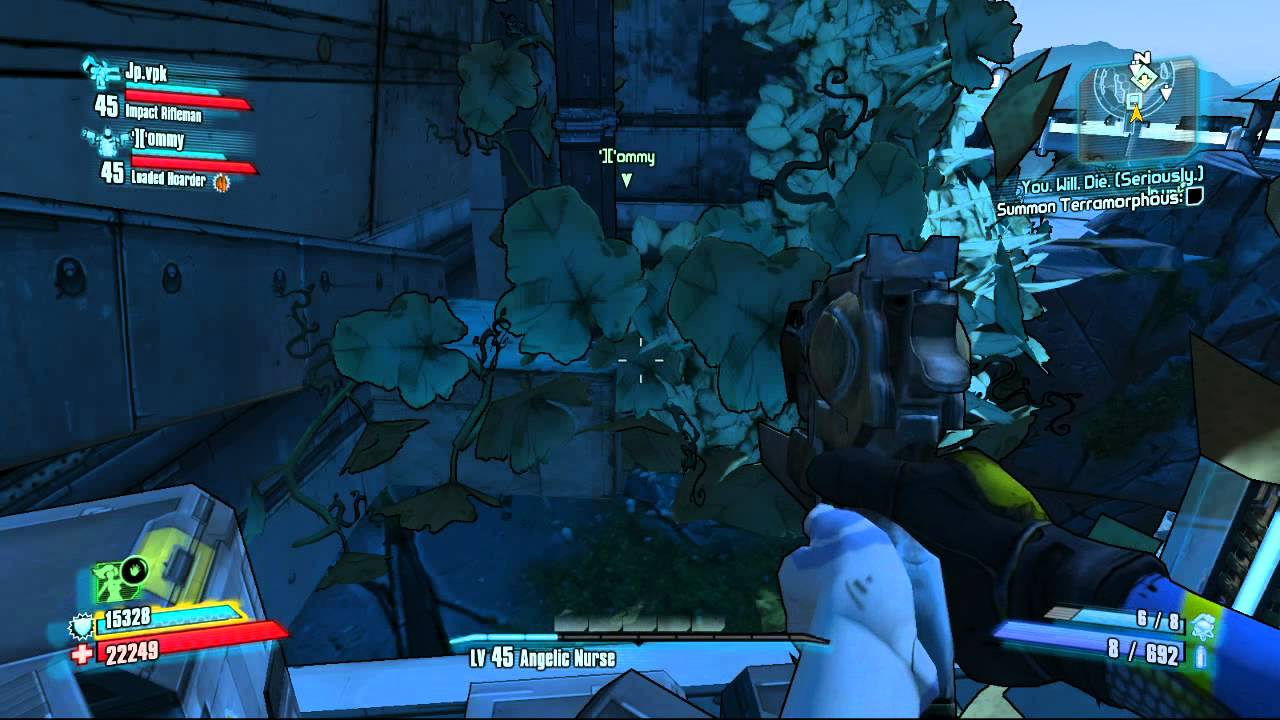
Task: Click the red health cross icon
Action: click(83, 653)
